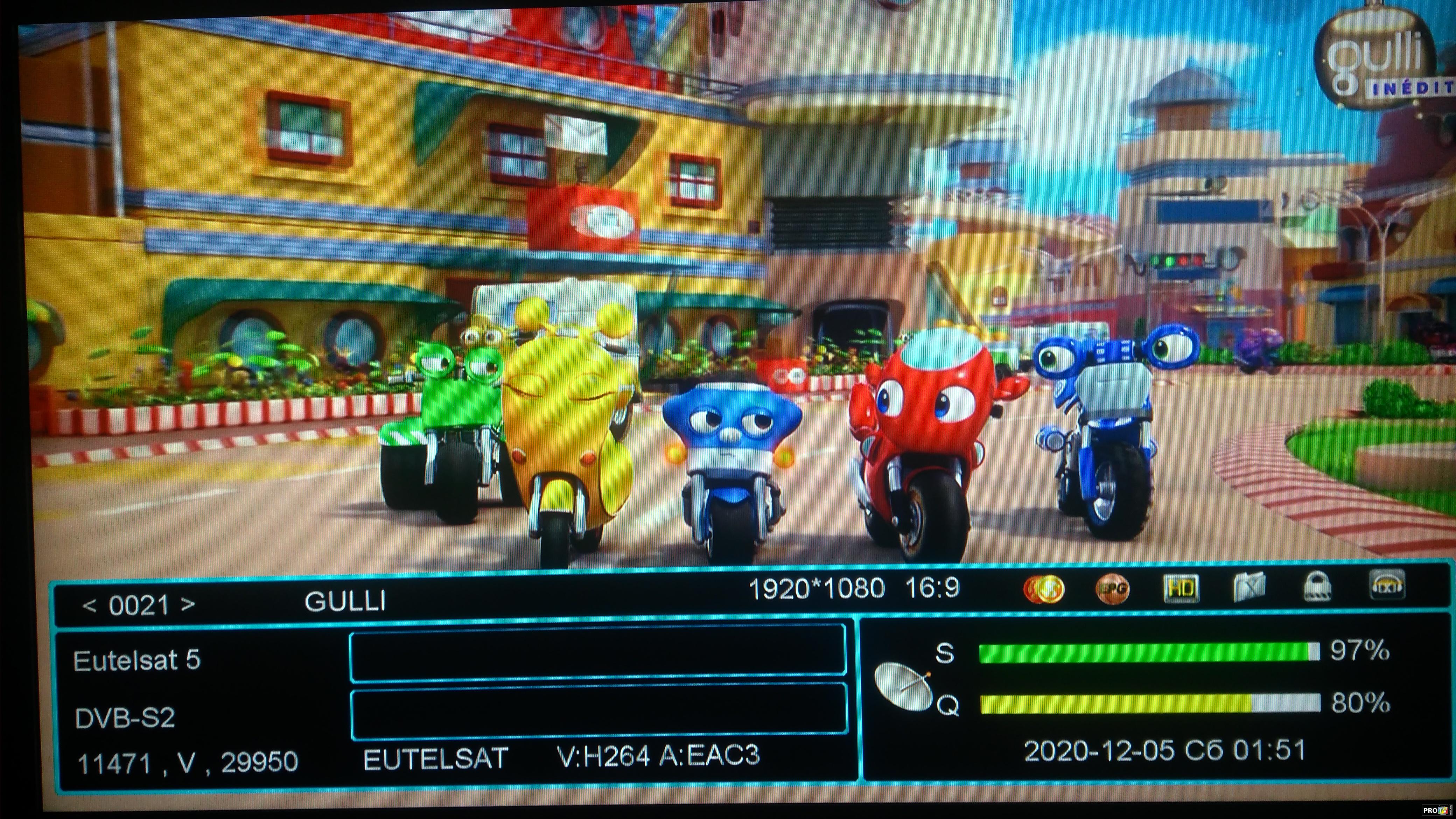Open the headphones audio icon
Image resolution: width=1456 pixels, height=819 pixels.
tap(1387, 585)
